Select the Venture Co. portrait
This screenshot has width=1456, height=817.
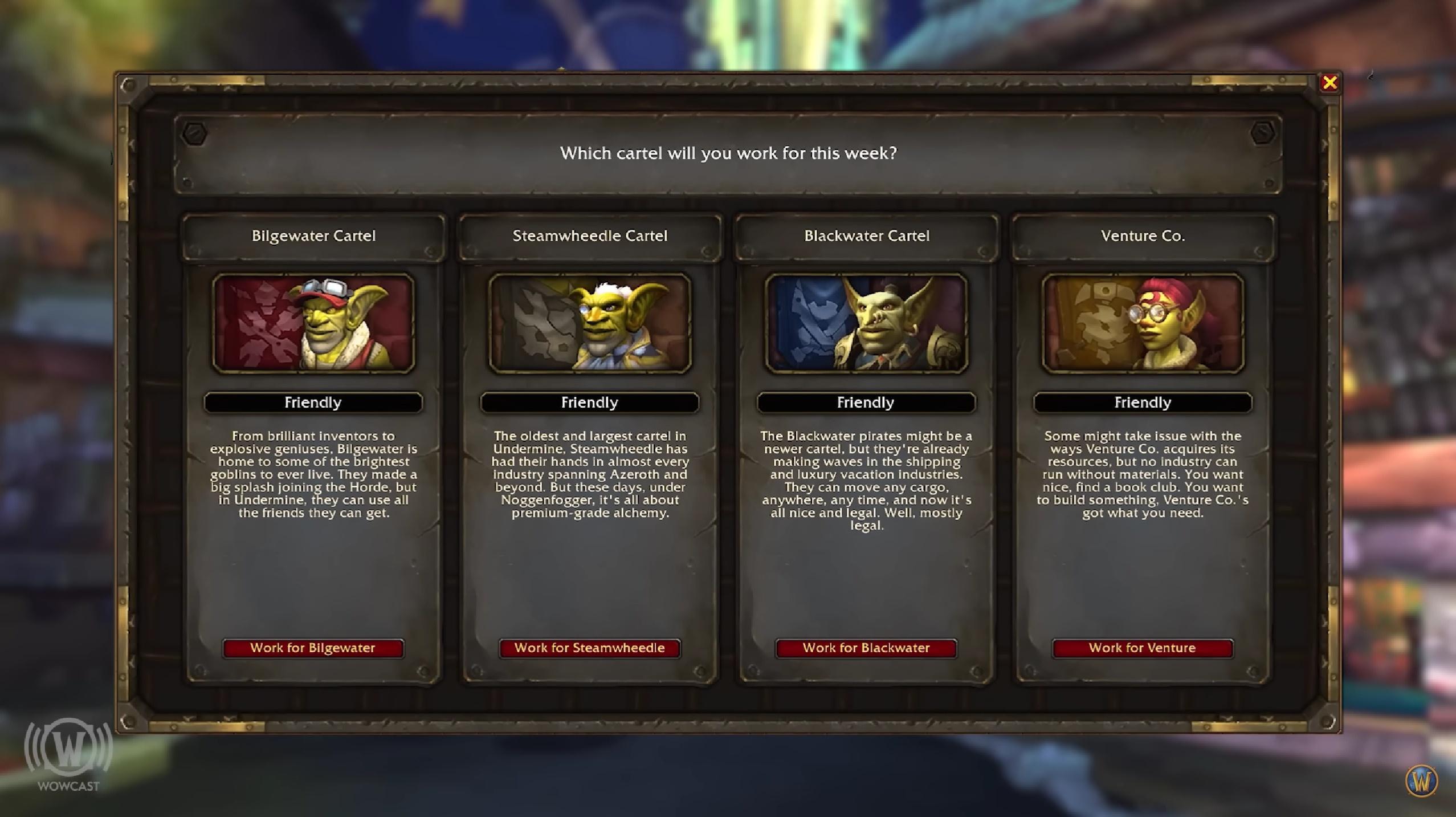tap(1143, 323)
